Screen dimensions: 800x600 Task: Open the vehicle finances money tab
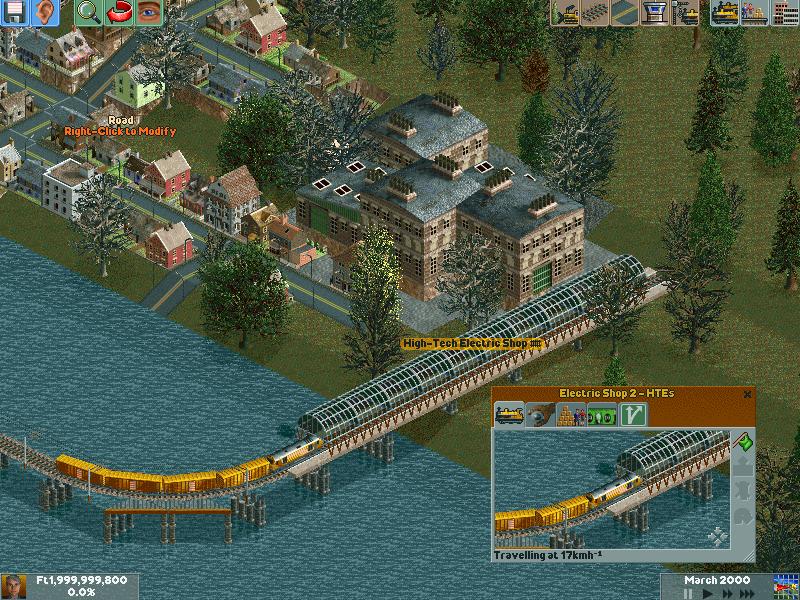601,415
